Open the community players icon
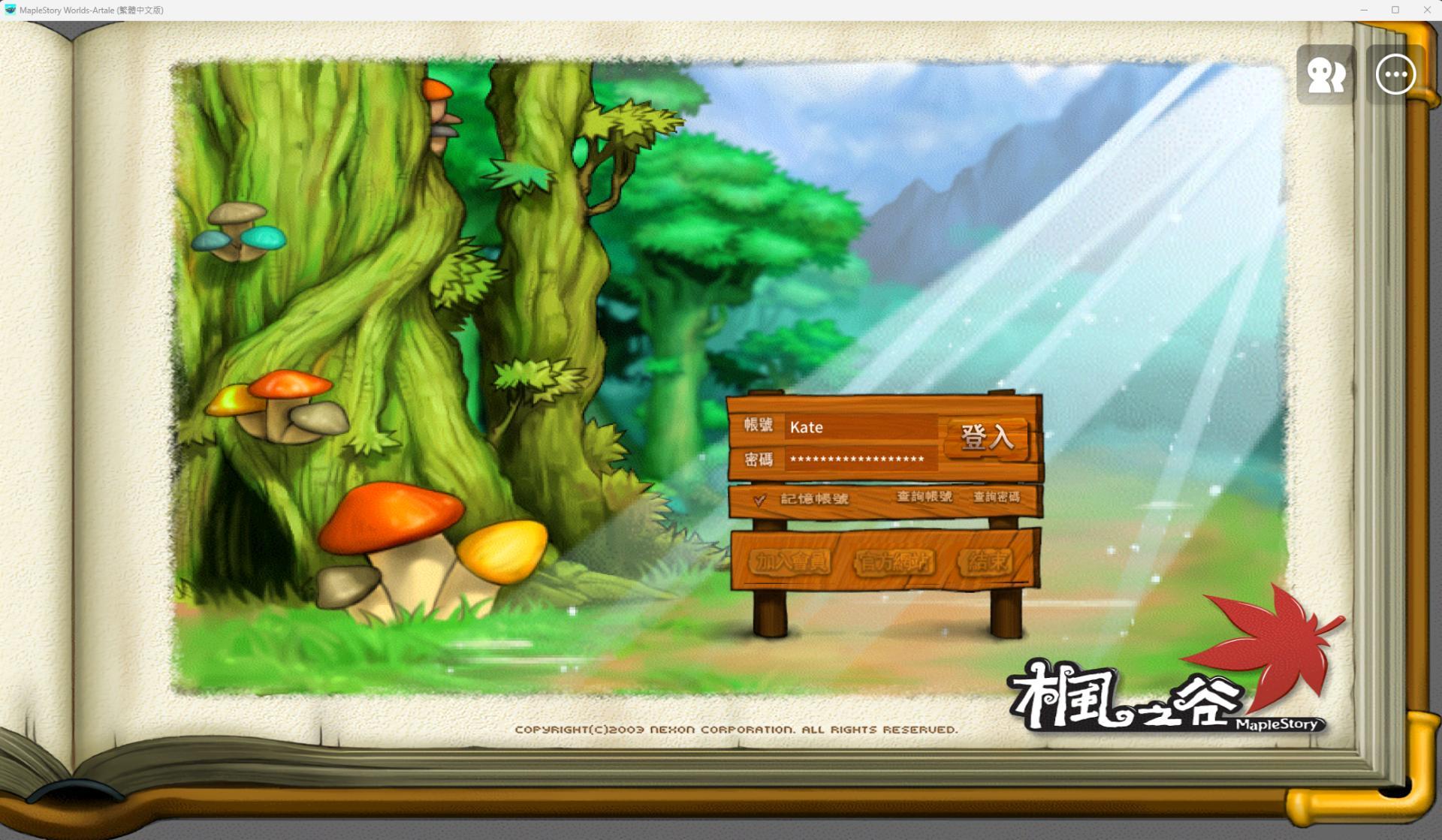The height and width of the screenshot is (840, 1442). (1326, 75)
